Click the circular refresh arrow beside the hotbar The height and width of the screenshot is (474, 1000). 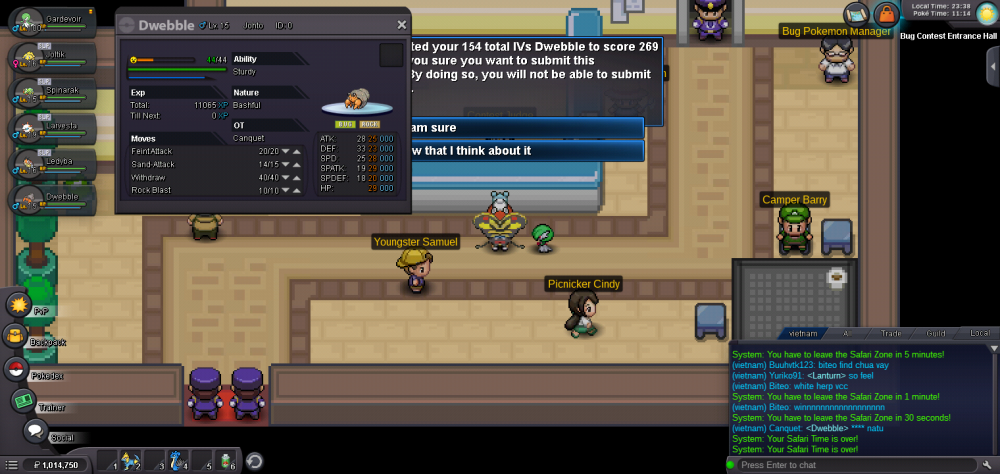coord(255,461)
